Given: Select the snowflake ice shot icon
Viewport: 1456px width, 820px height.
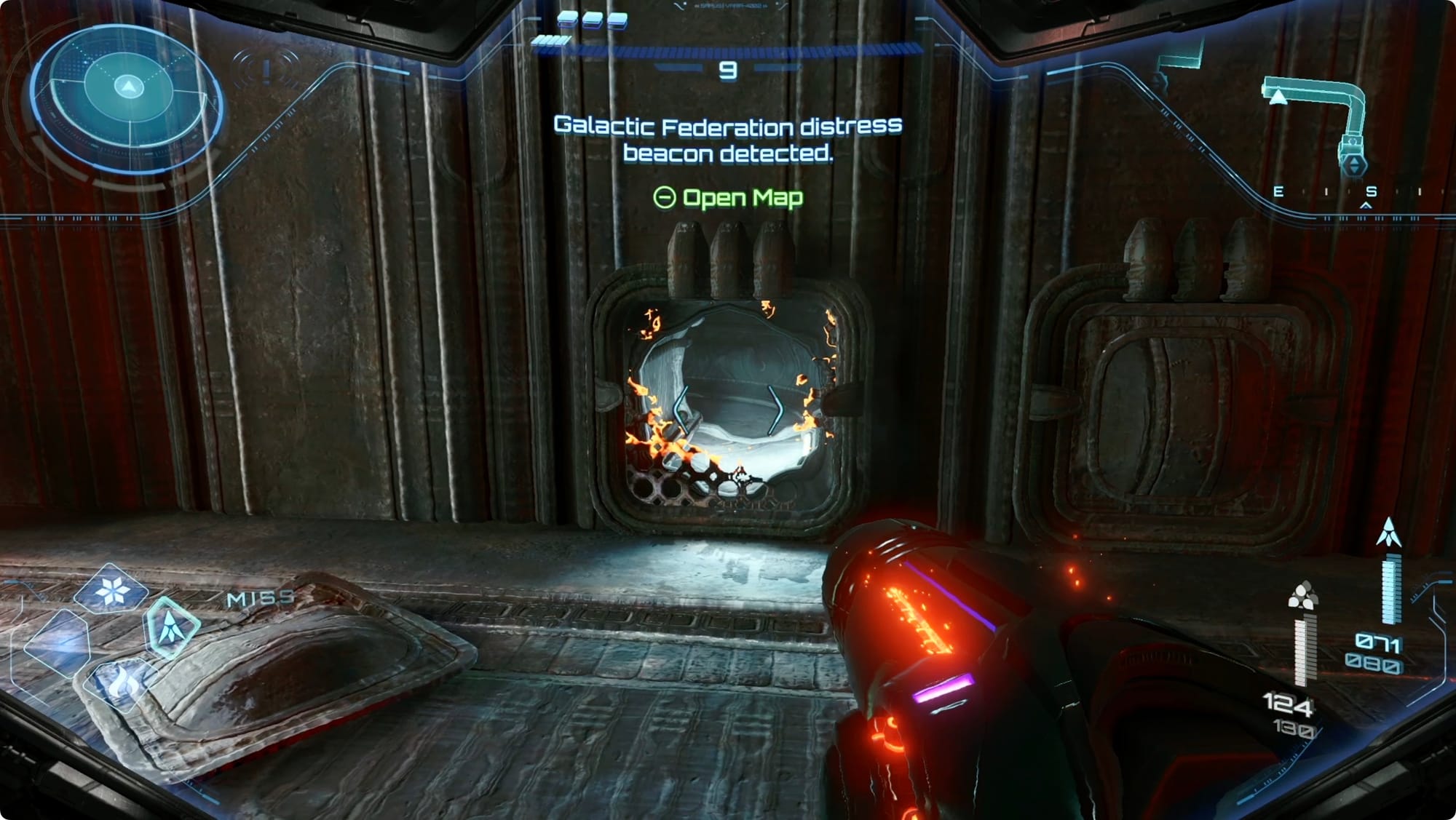Looking at the screenshot, I should coord(111,589).
